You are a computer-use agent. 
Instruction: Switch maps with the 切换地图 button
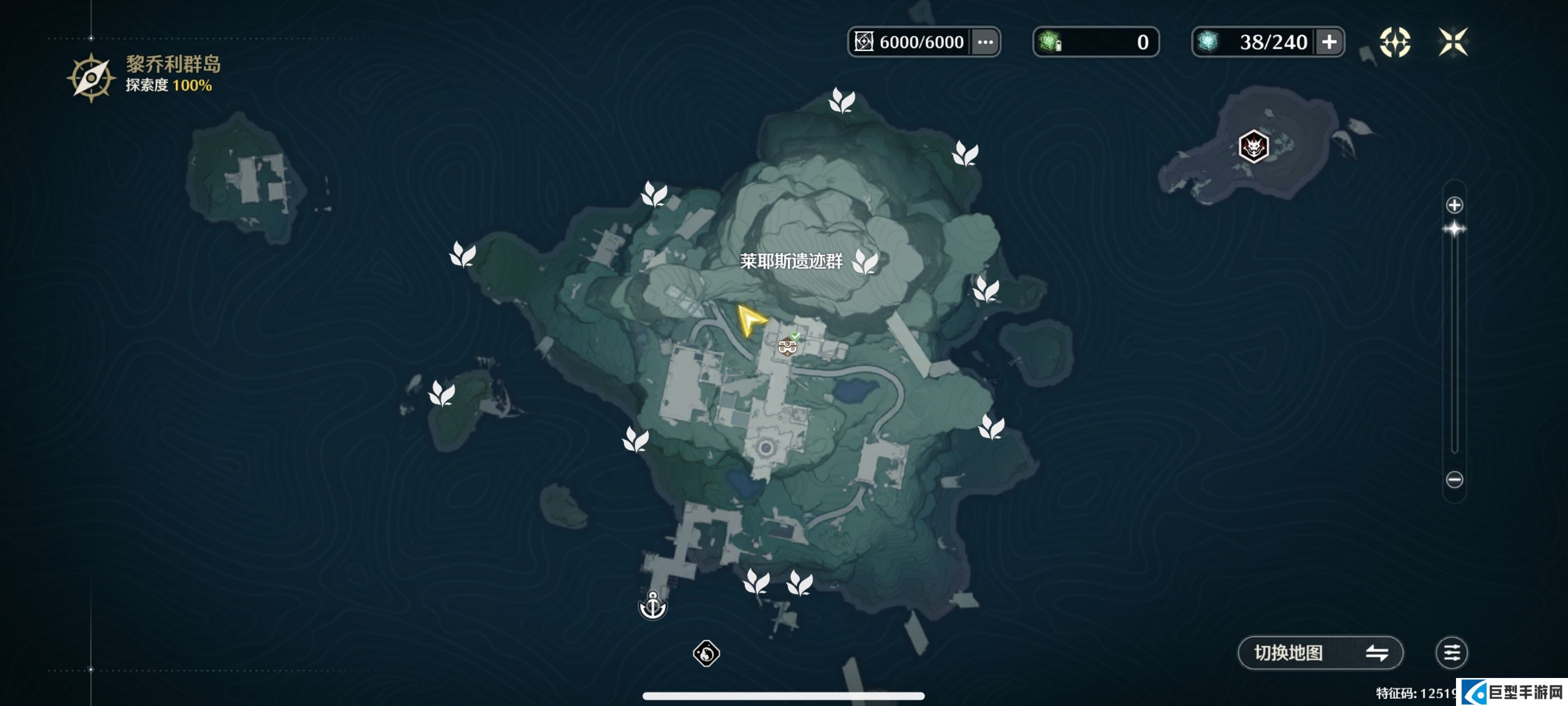pos(1320,652)
